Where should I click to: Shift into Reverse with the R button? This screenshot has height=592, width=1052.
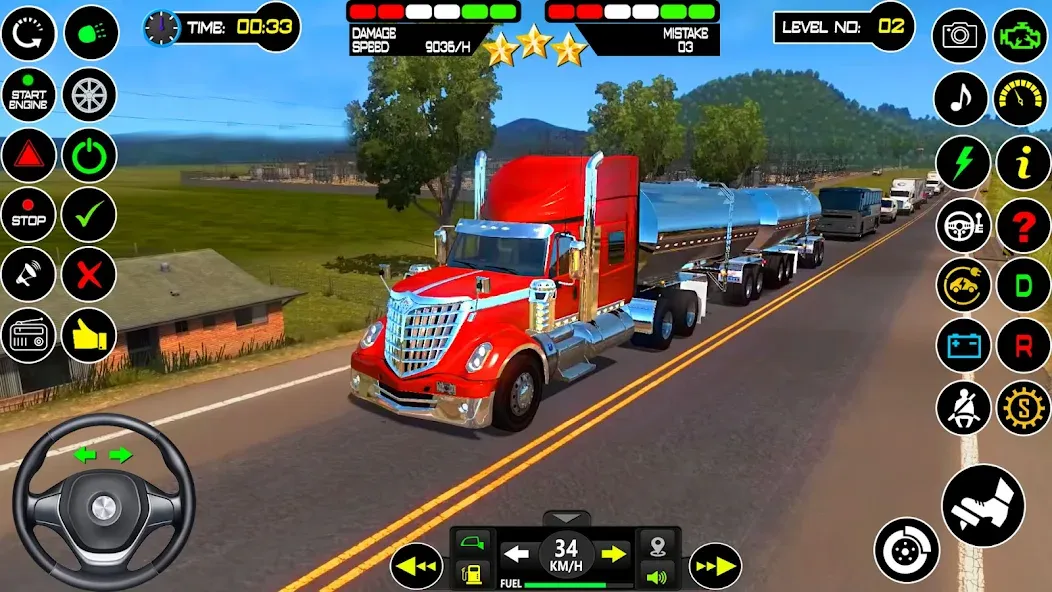[1023, 346]
